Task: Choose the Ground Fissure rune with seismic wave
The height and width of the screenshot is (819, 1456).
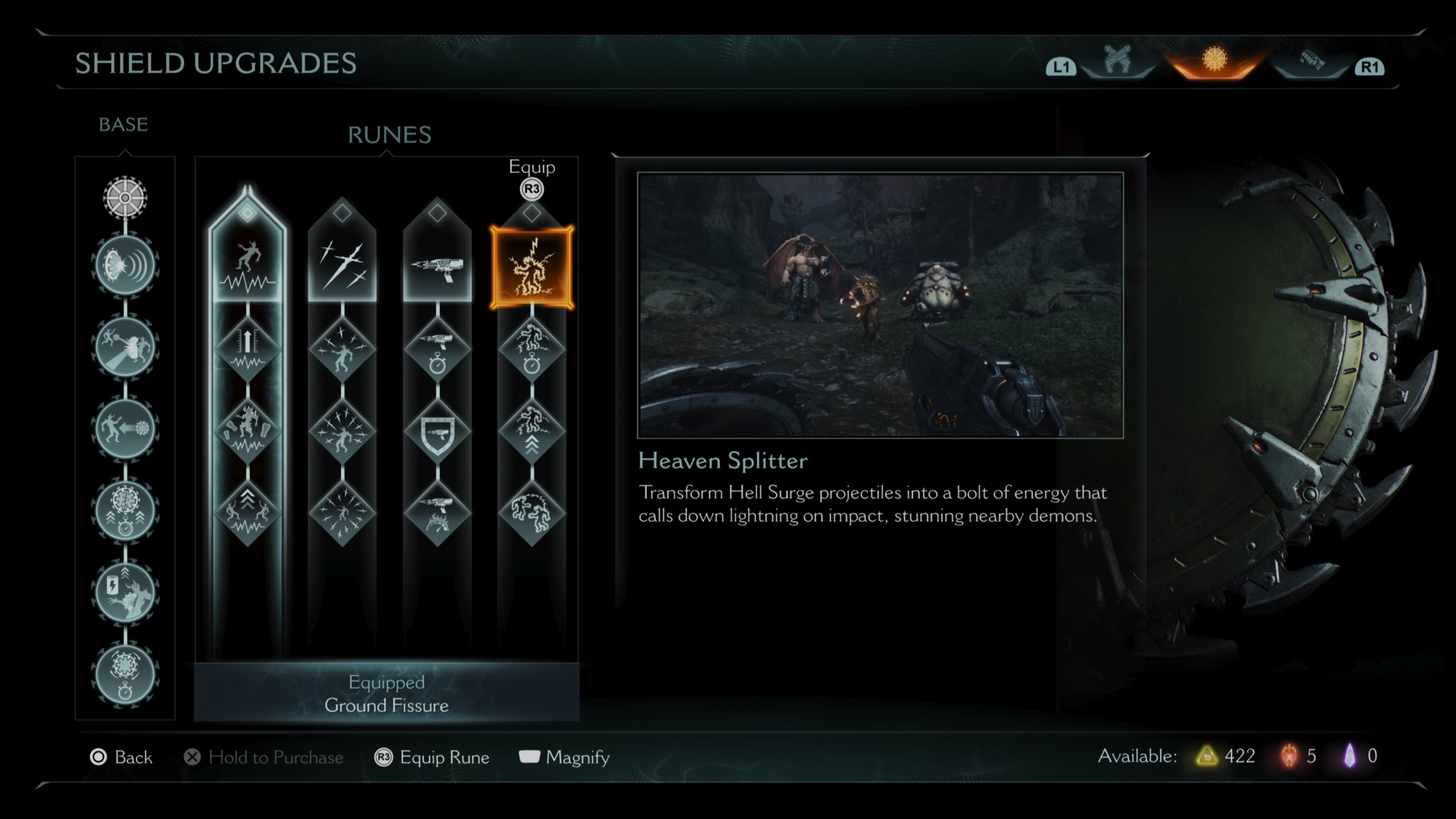Action: (x=247, y=267)
